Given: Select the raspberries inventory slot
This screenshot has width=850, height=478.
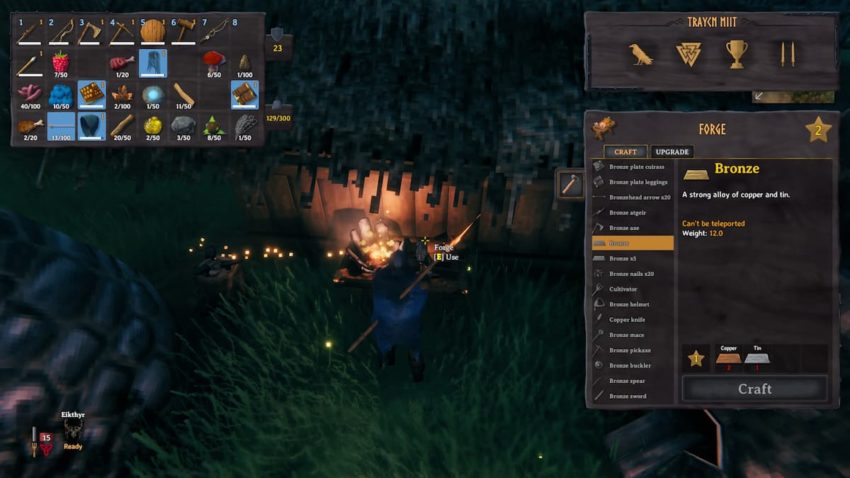Looking at the screenshot, I should pyautogui.click(x=60, y=64).
